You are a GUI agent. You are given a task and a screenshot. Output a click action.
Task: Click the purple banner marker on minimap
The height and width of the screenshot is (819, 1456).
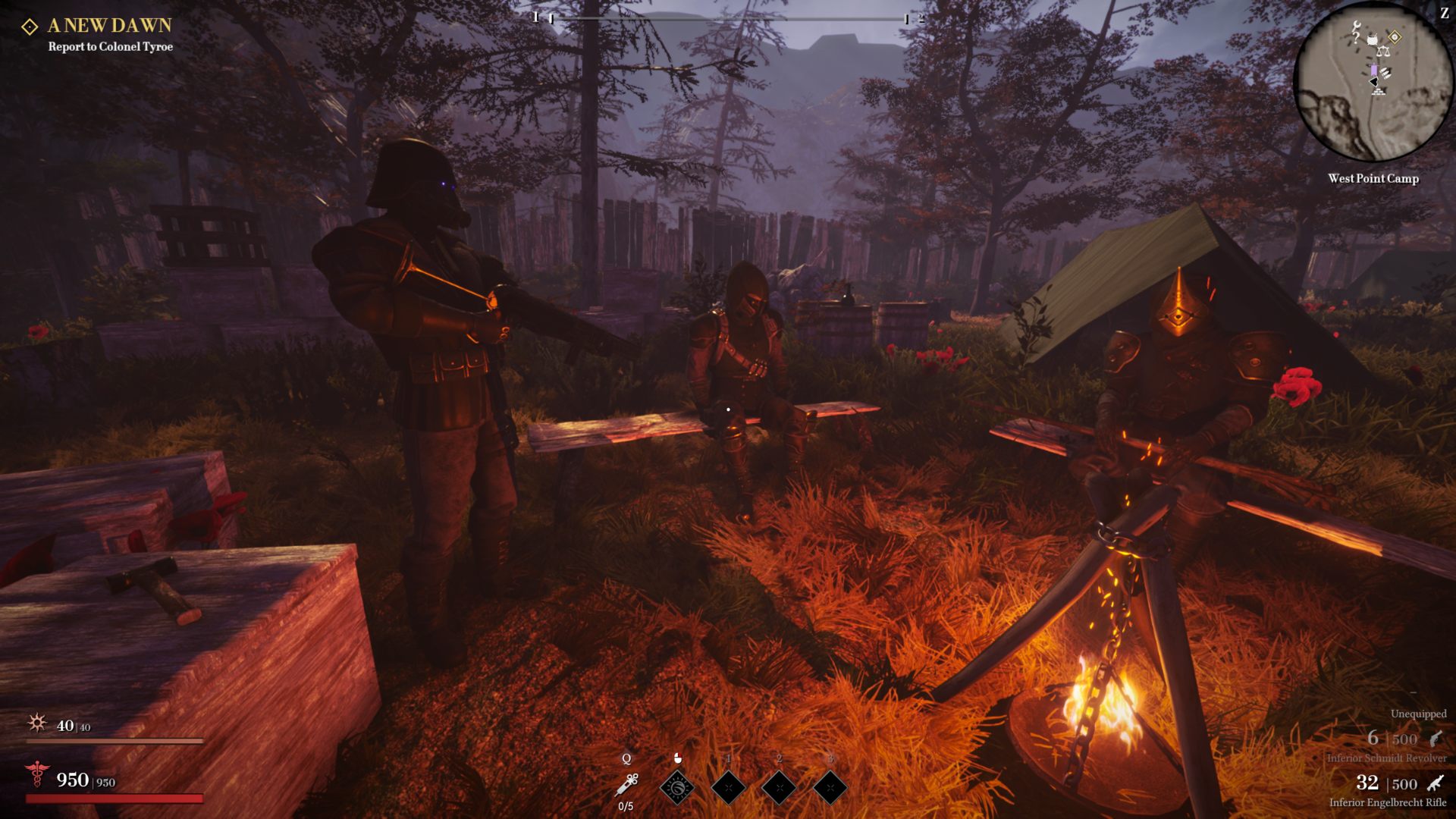coord(1373,70)
